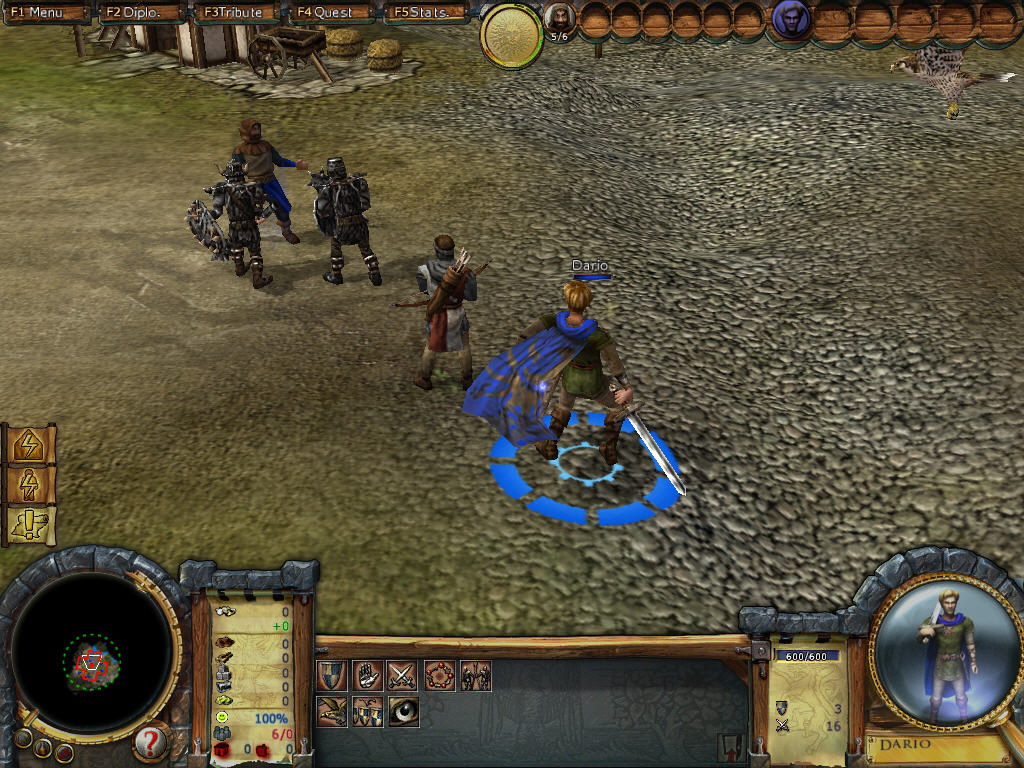Select the crossed swords attack command
Viewport: 1024px width, 768px height.
pos(403,676)
